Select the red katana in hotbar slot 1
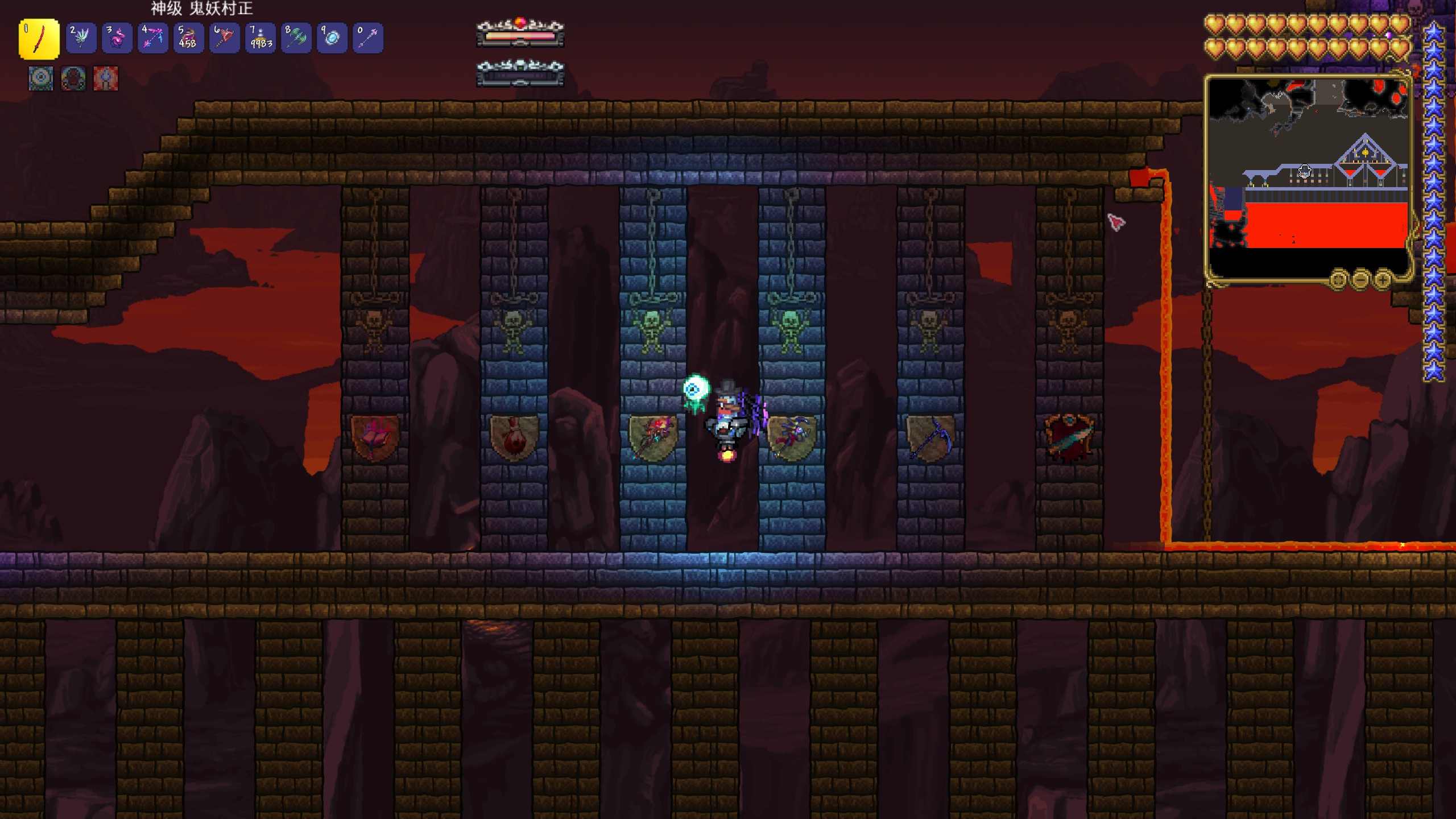This screenshot has height=819, width=1456. pyautogui.click(x=39, y=39)
